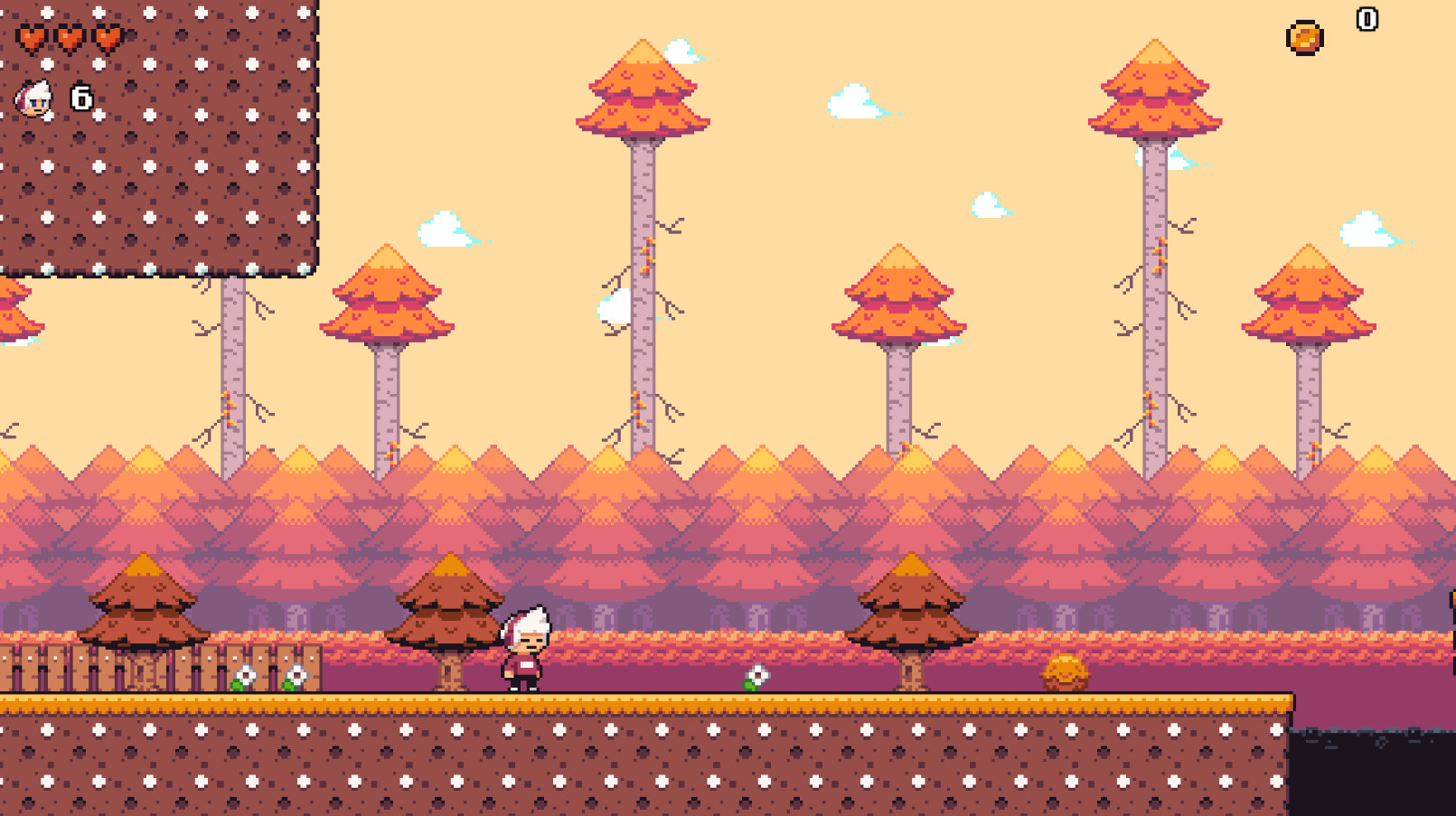Image resolution: width=1456 pixels, height=816 pixels.
Task: Select the orange spiky ball on the ground
Action: pos(1066,673)
